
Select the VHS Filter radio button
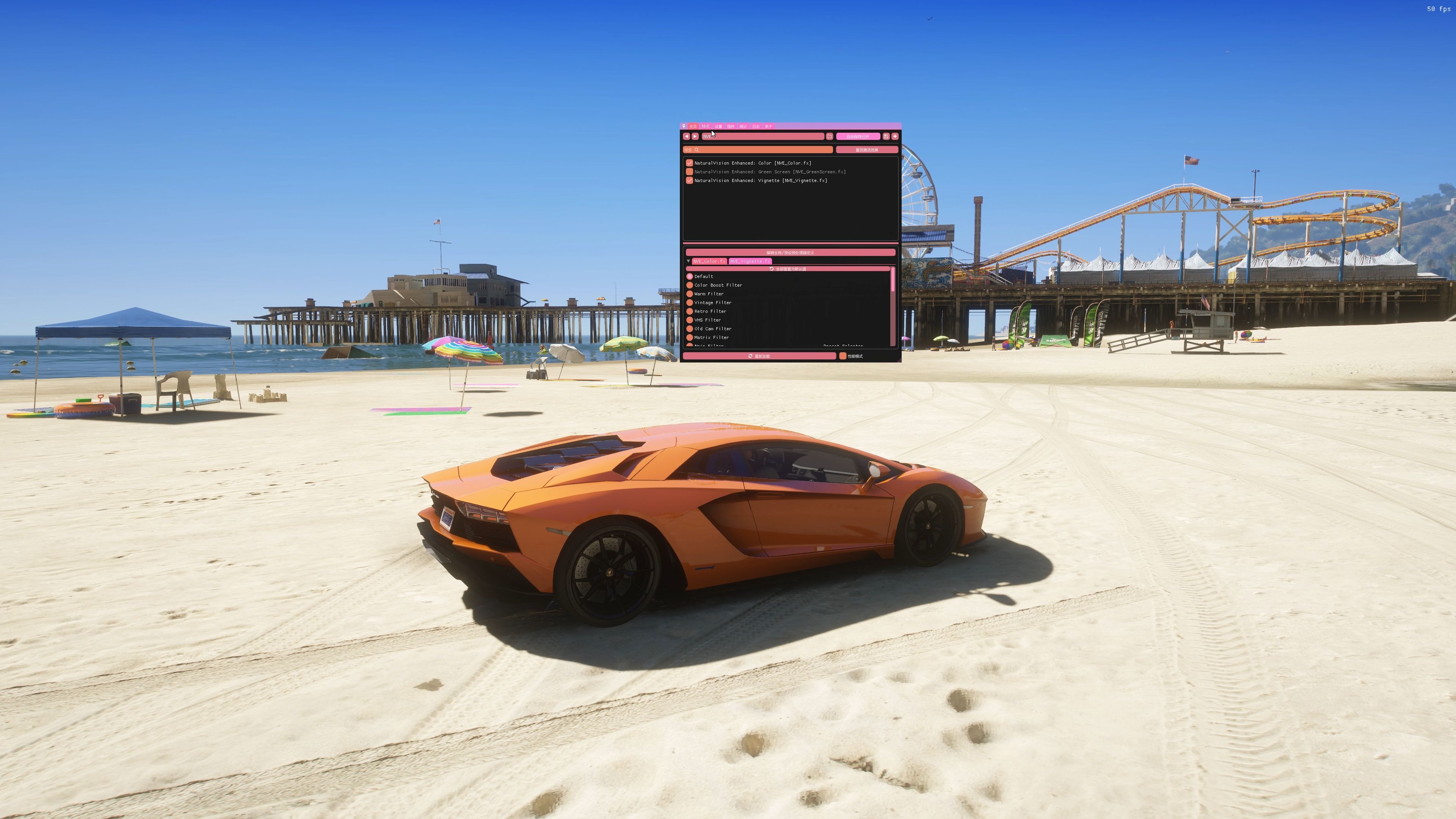click(690, 320)
